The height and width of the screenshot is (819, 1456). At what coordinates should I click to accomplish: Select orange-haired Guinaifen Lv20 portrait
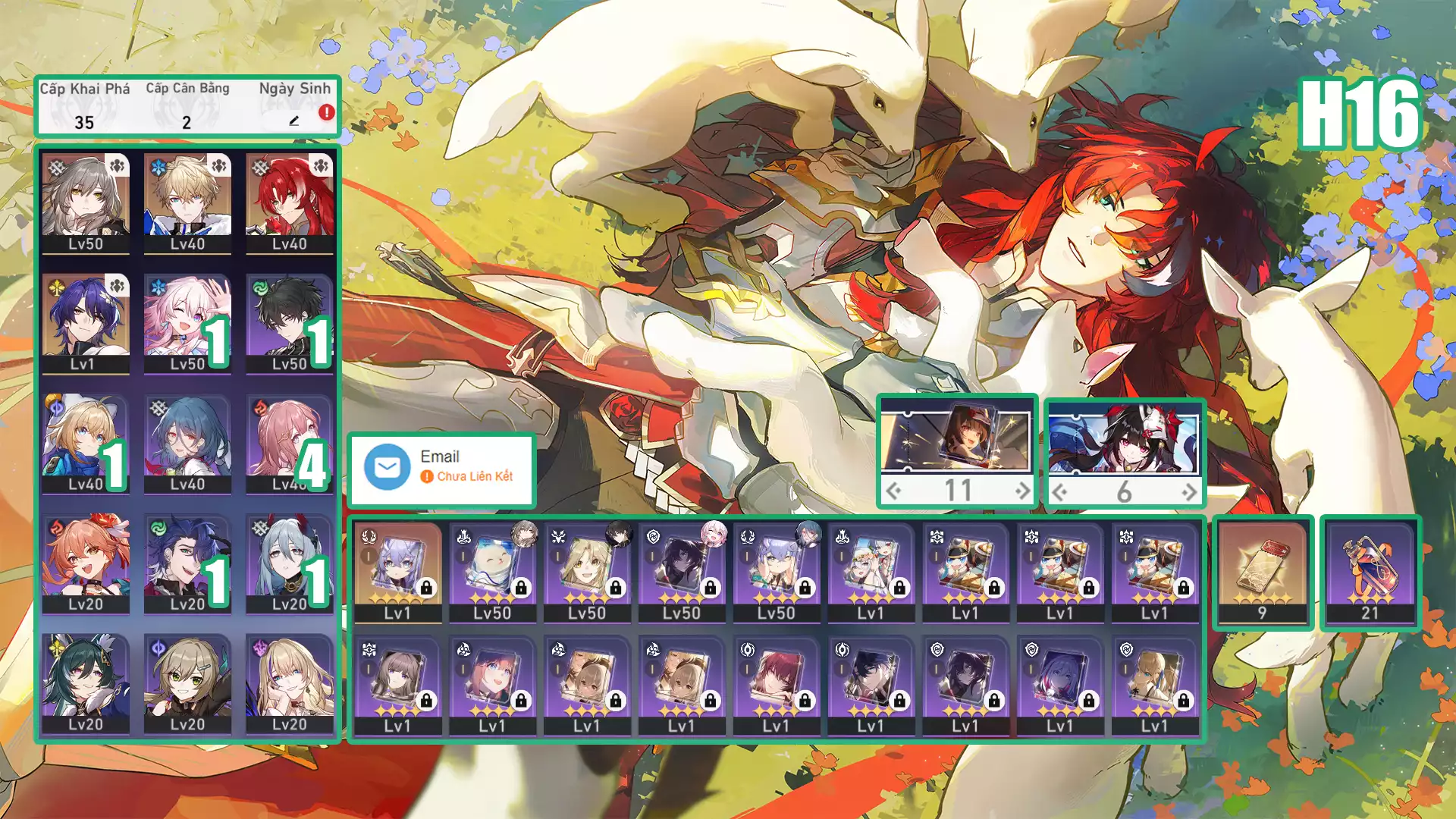86,563
